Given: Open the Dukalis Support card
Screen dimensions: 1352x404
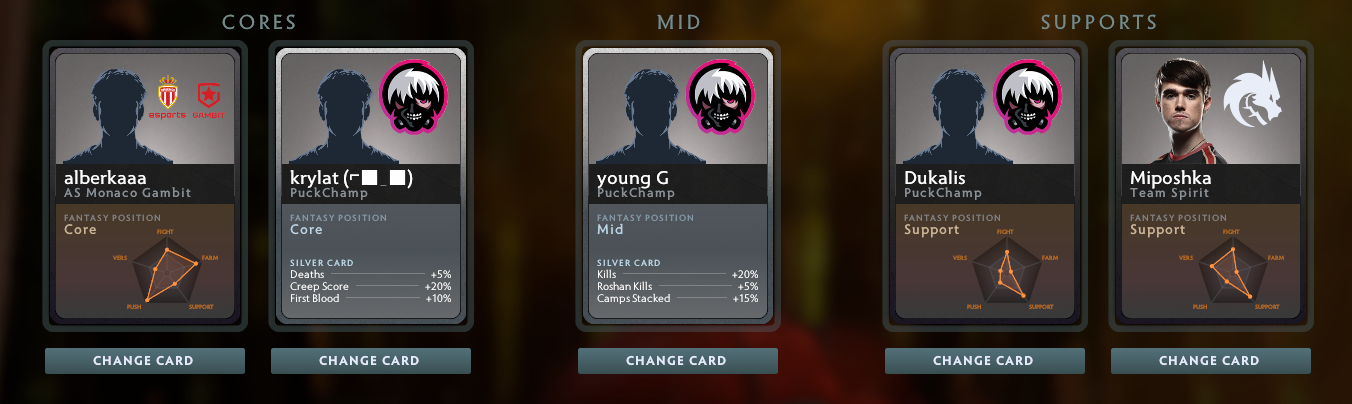Looking at the screenshot, I should (984, 186).
